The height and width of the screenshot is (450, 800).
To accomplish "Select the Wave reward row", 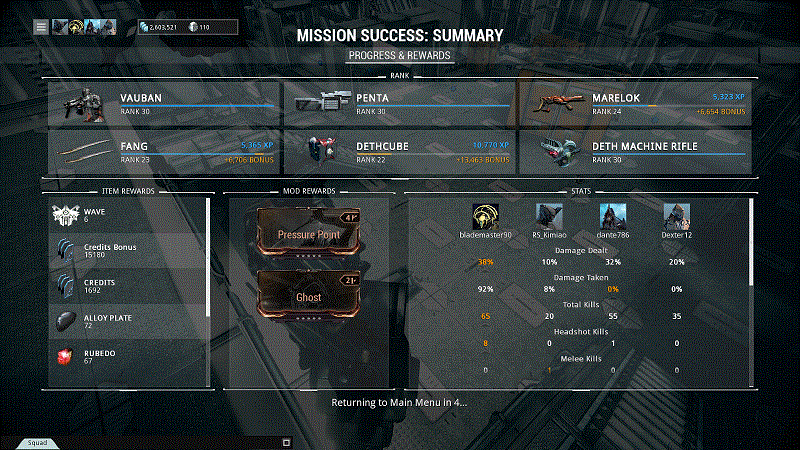I will pyautogui.click(x=127, y=215).
